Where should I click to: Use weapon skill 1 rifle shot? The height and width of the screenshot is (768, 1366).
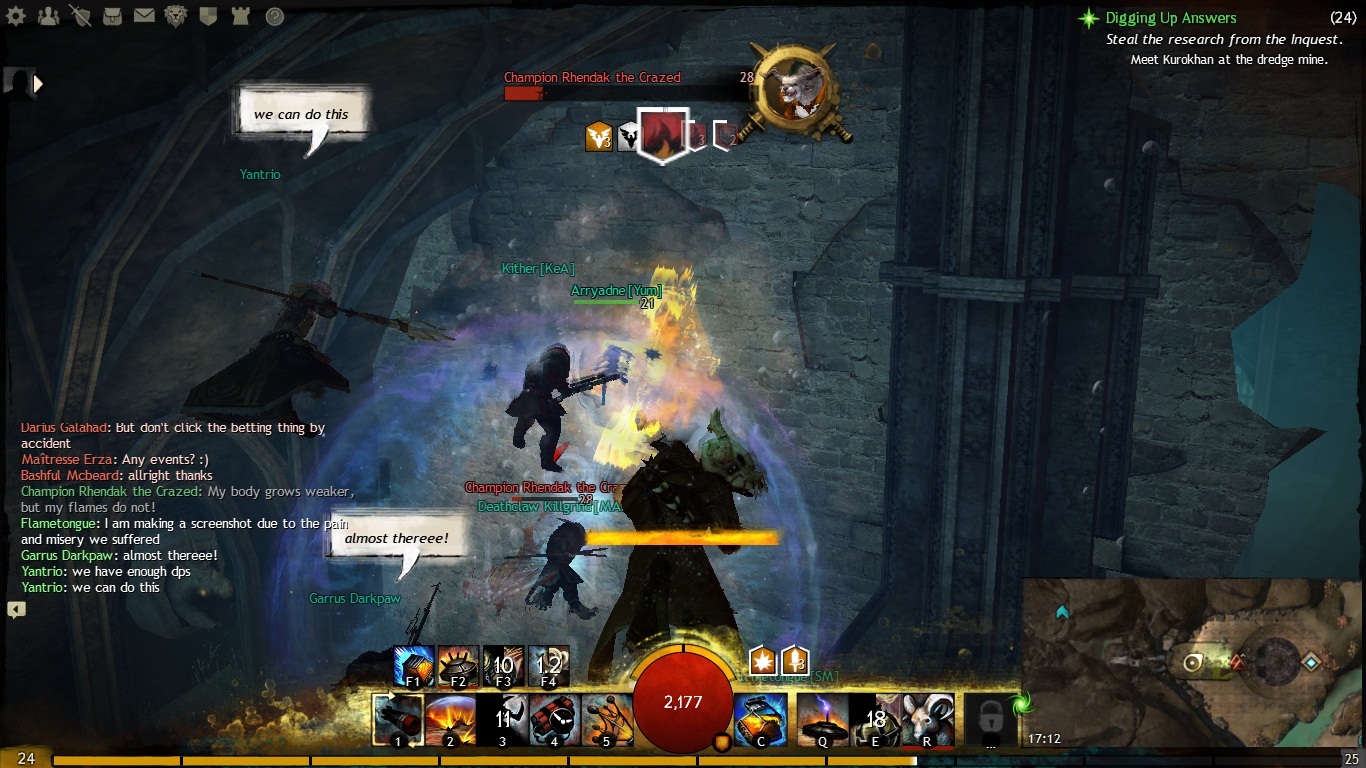coord(398,719)
